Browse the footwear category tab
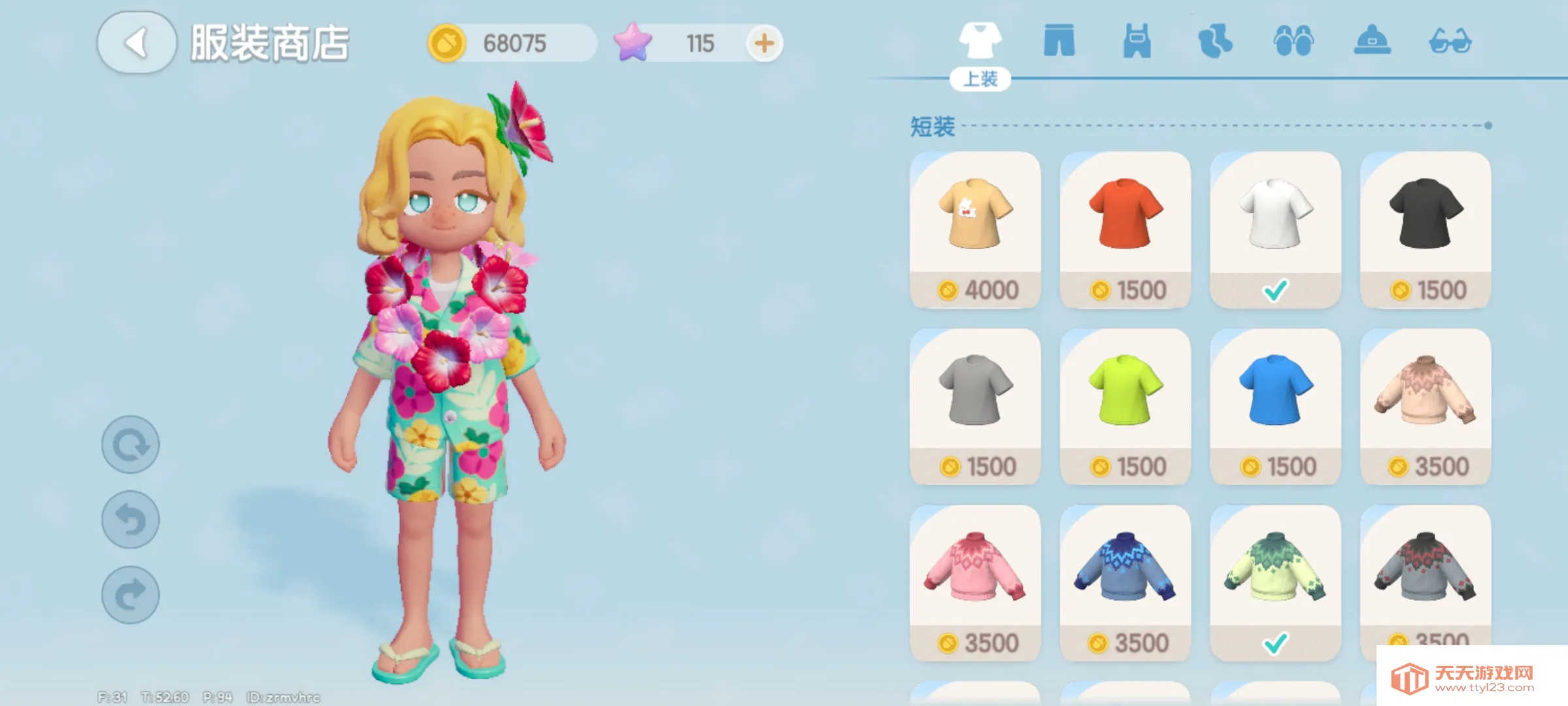Screen dimensions: 1568x706 (1293, 41)
